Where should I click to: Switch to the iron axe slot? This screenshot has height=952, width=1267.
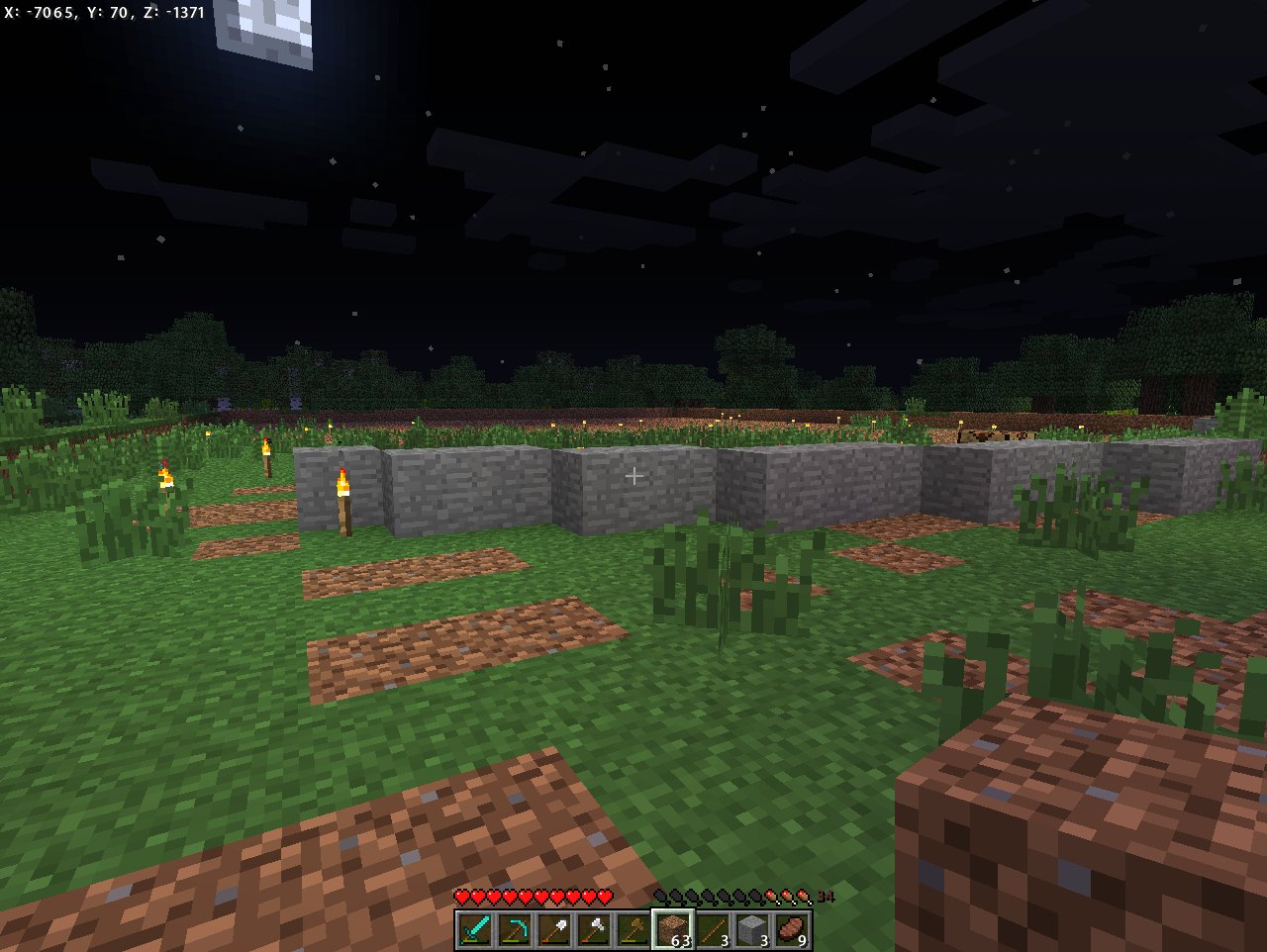[593, 930]
